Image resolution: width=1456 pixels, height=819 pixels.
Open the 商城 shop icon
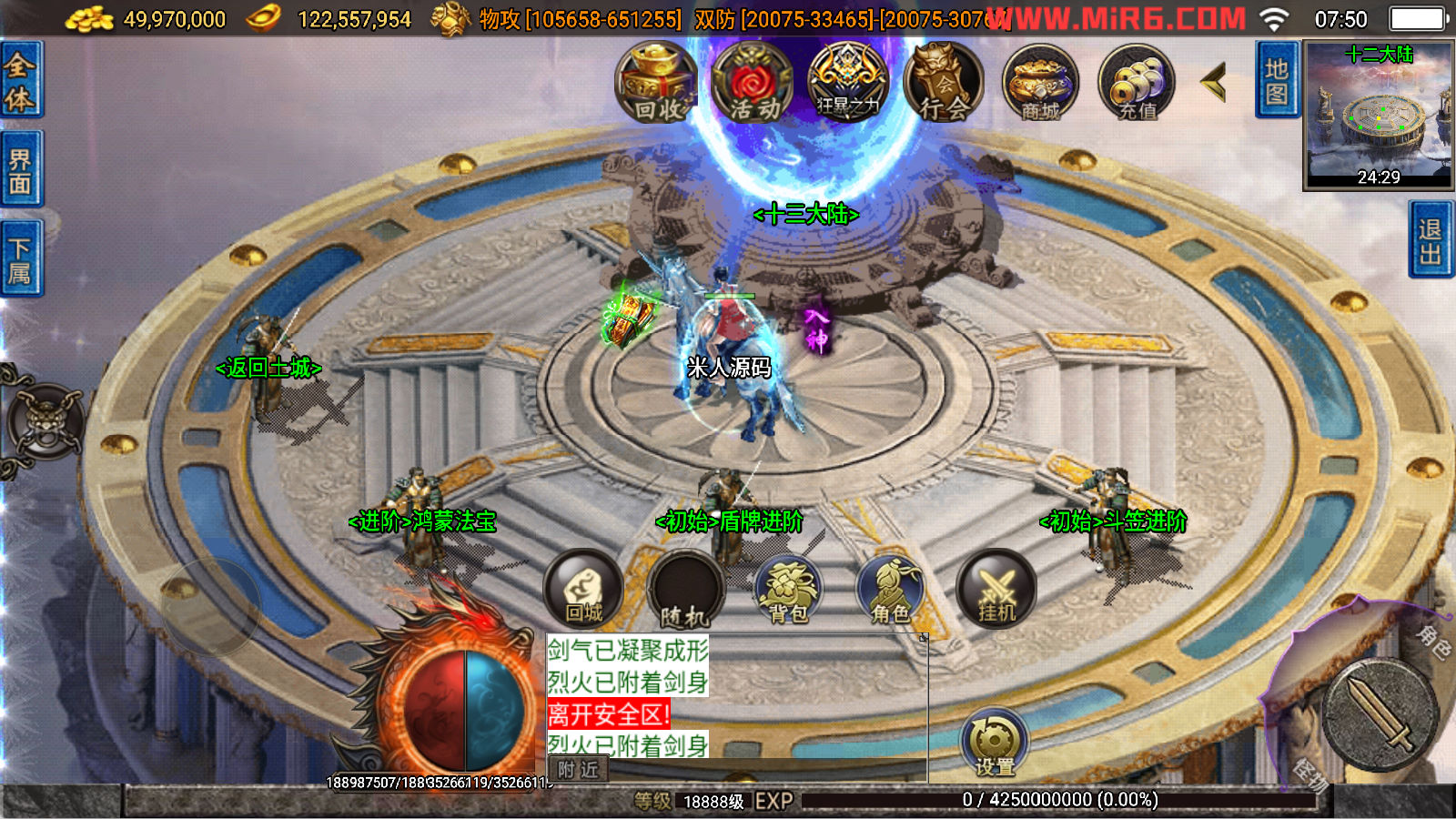pyautogui.click(x=1040, y=84)
